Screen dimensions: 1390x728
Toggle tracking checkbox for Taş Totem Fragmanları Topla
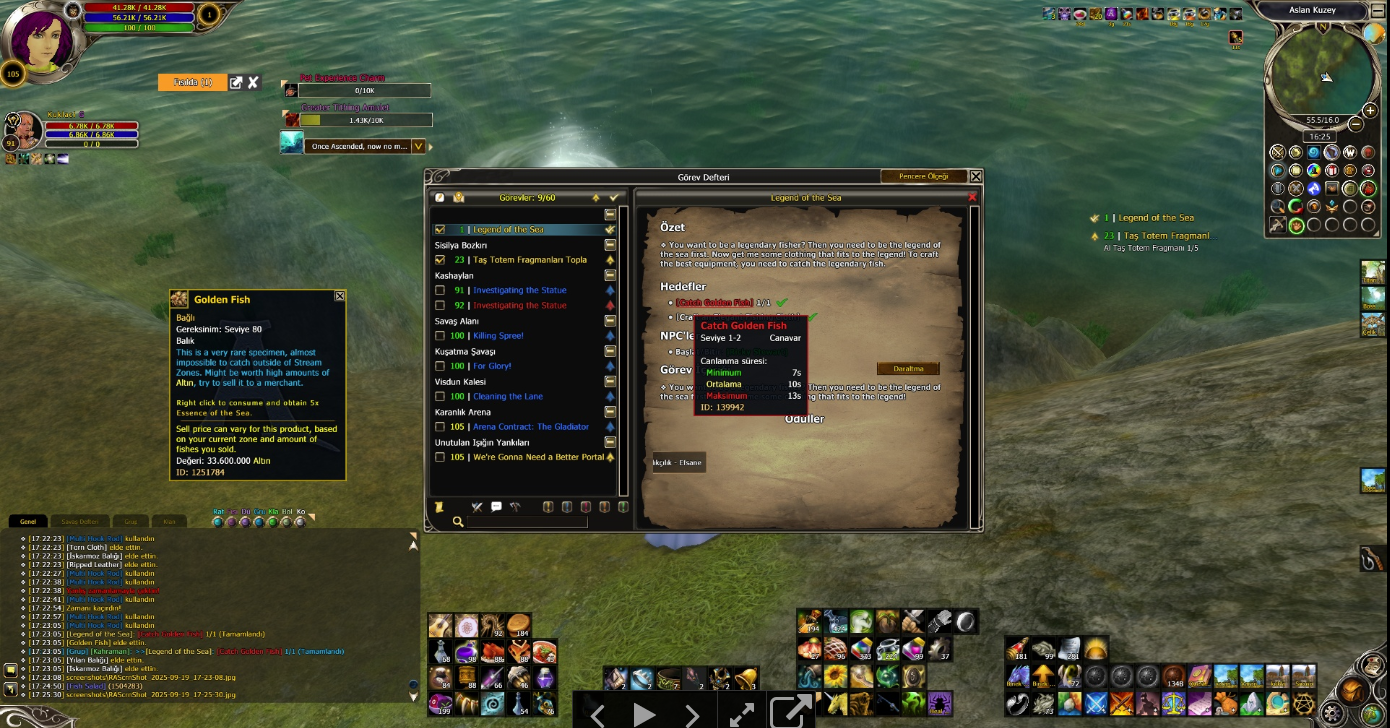click(x=440, y=260)
